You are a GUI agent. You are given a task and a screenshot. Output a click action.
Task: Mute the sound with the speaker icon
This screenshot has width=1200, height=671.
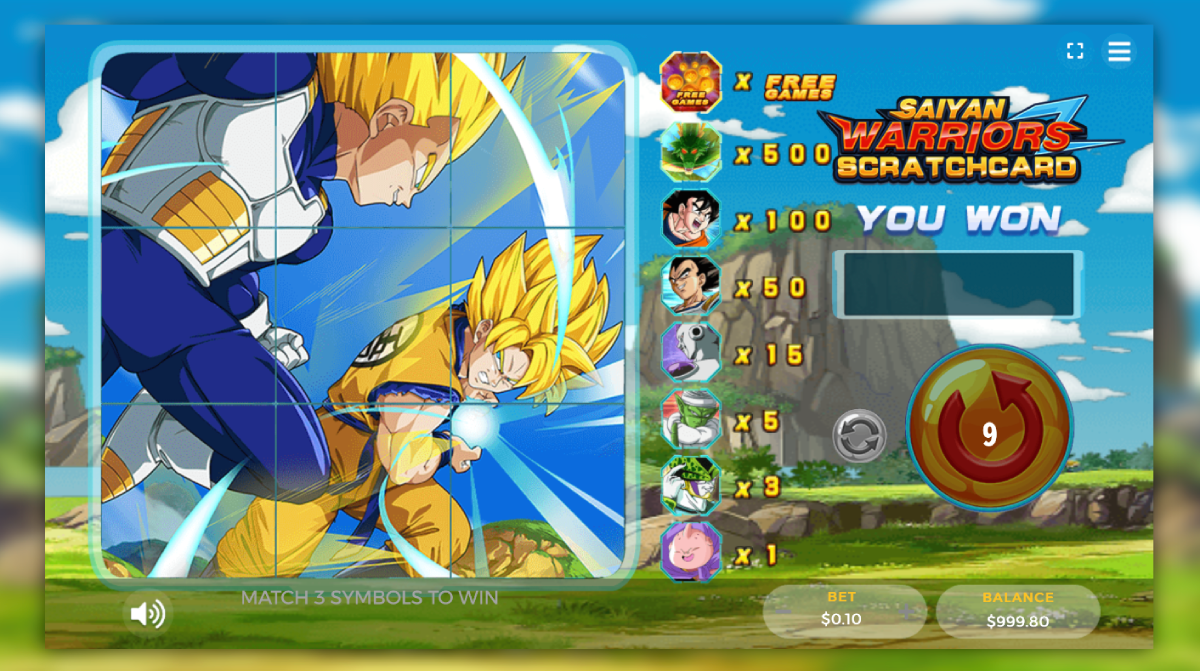pos(148,613)
